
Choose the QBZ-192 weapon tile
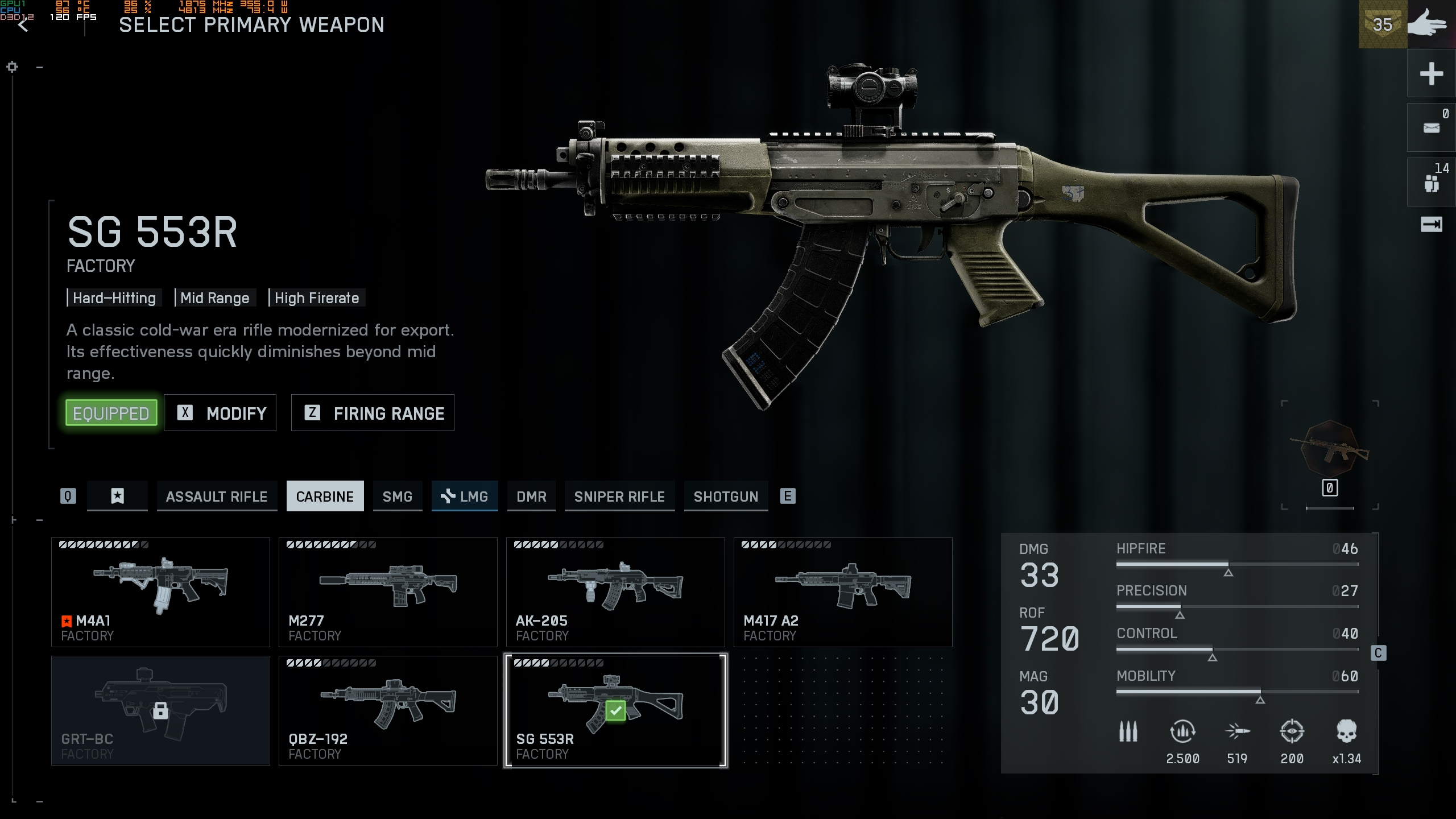coord(388,710)
